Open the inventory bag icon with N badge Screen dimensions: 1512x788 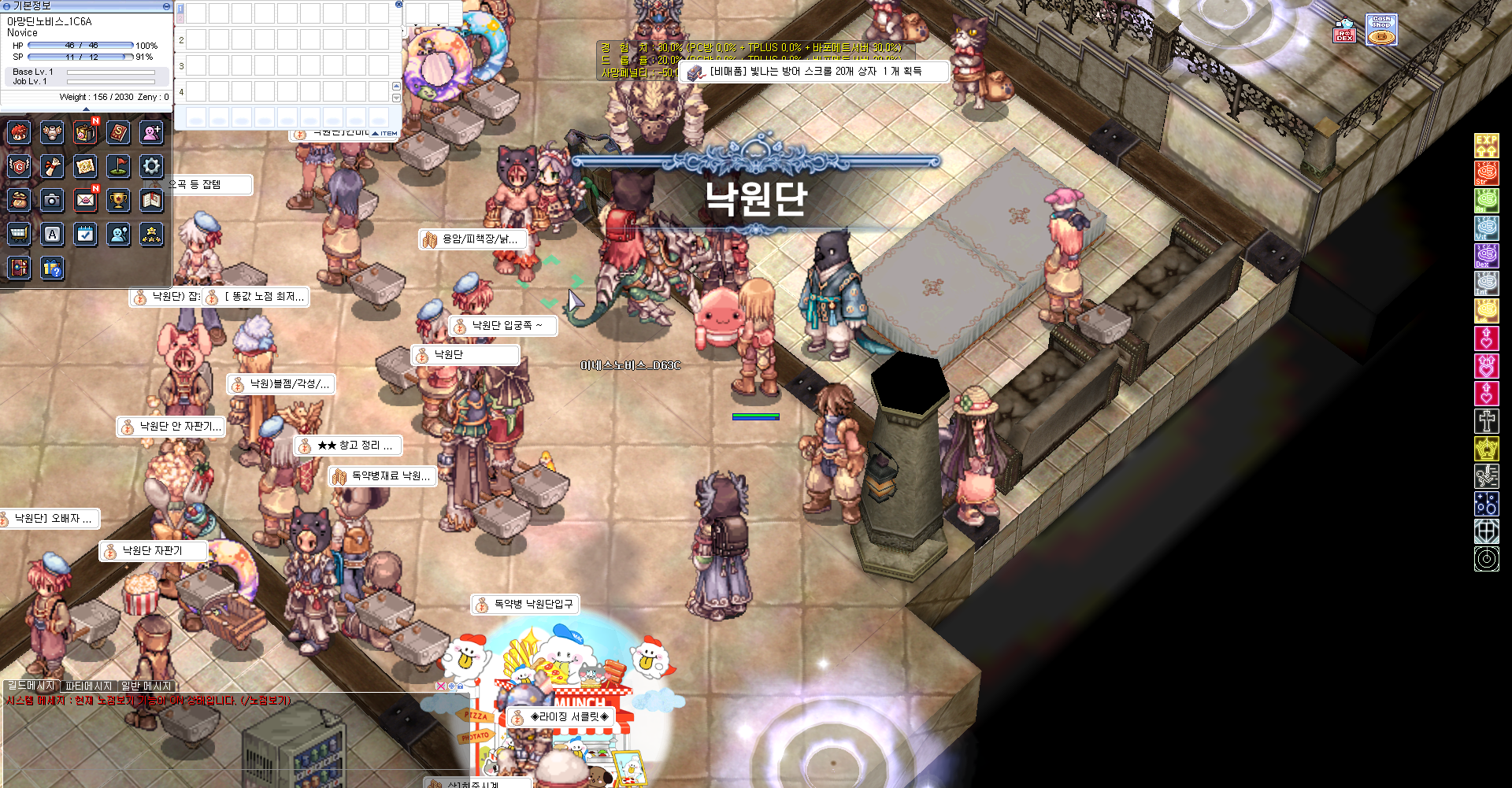point(86,133)
